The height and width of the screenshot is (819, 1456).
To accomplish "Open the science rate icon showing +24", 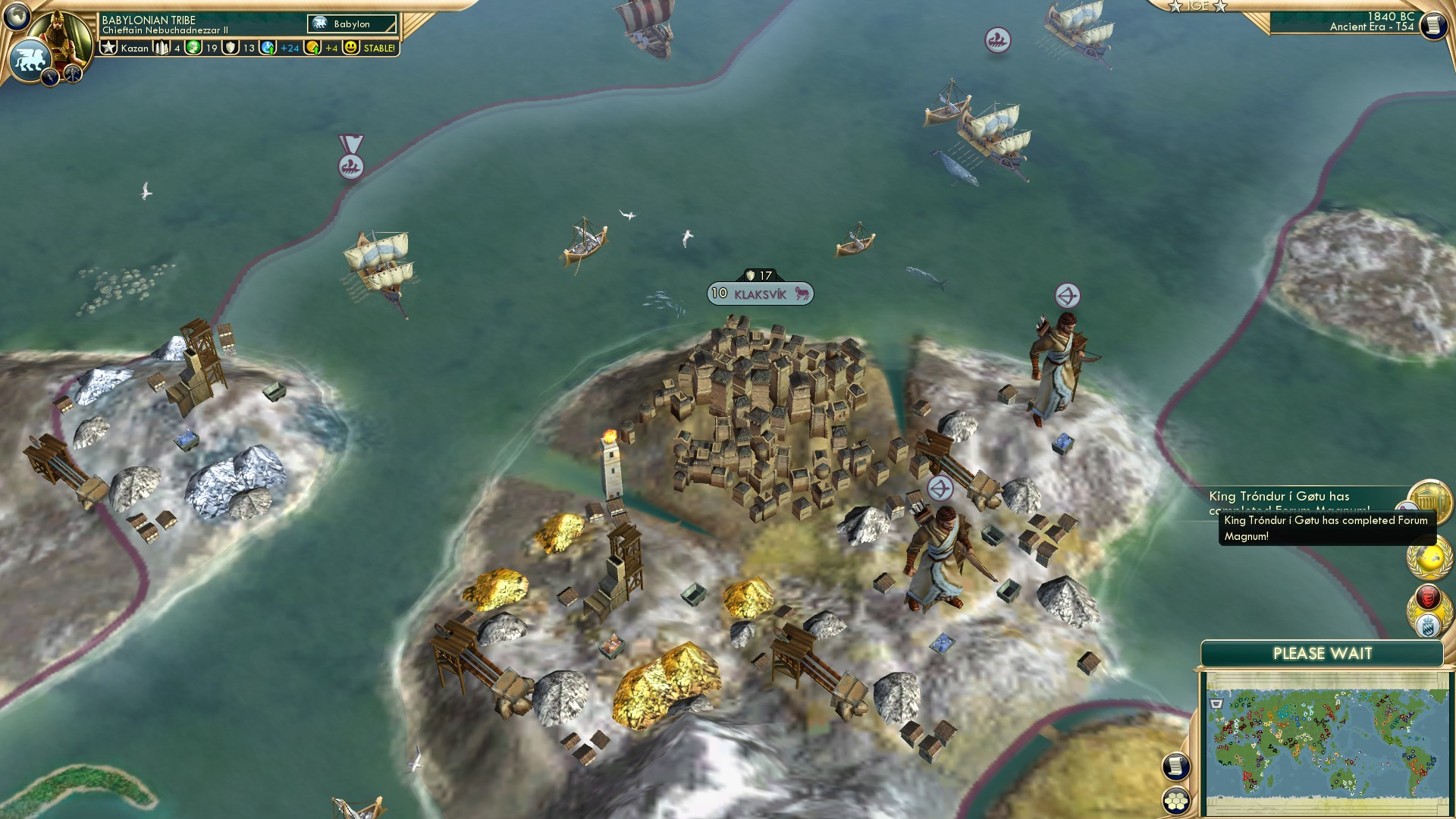I will 268,48.
